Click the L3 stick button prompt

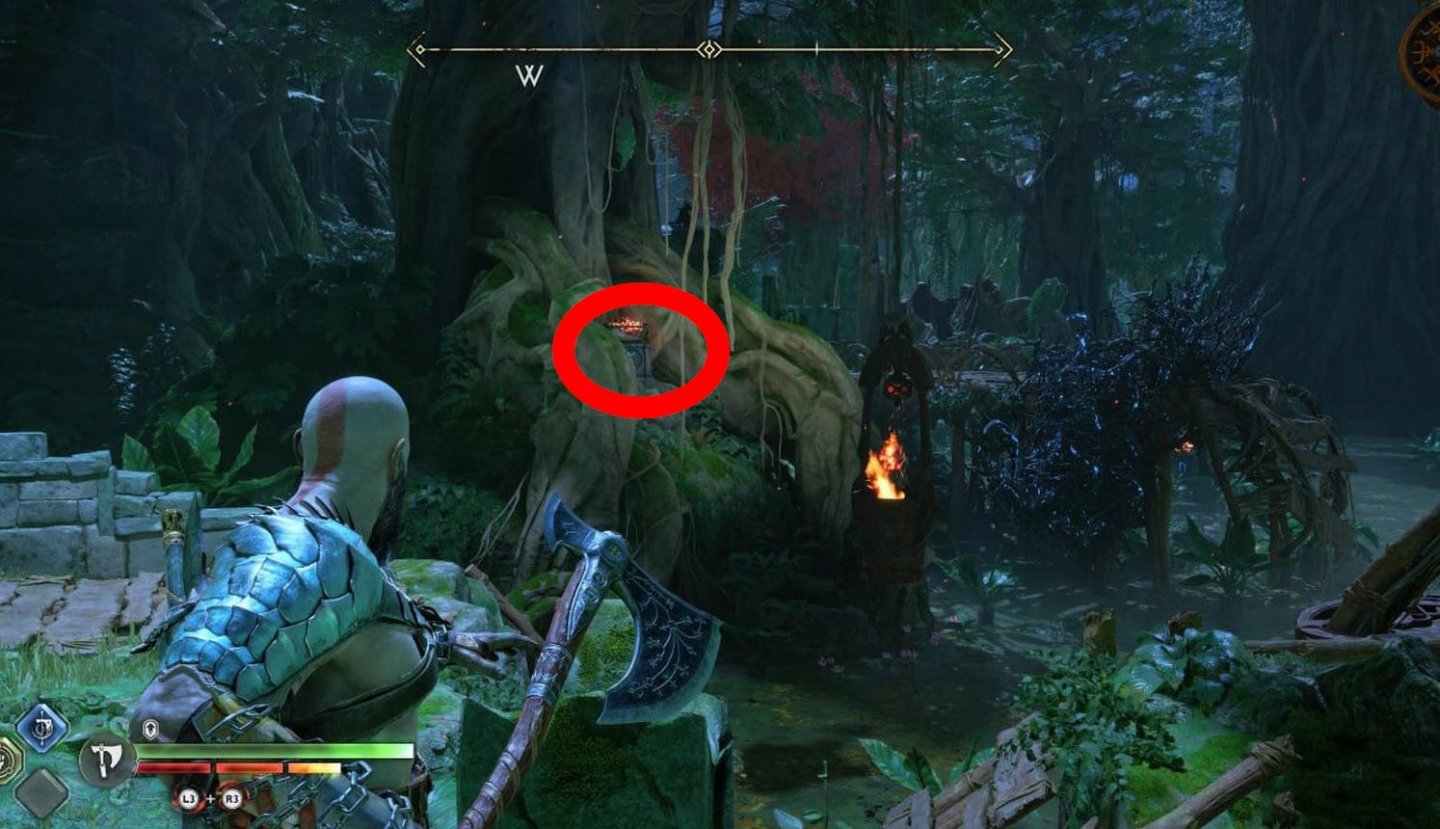(188, 797)
